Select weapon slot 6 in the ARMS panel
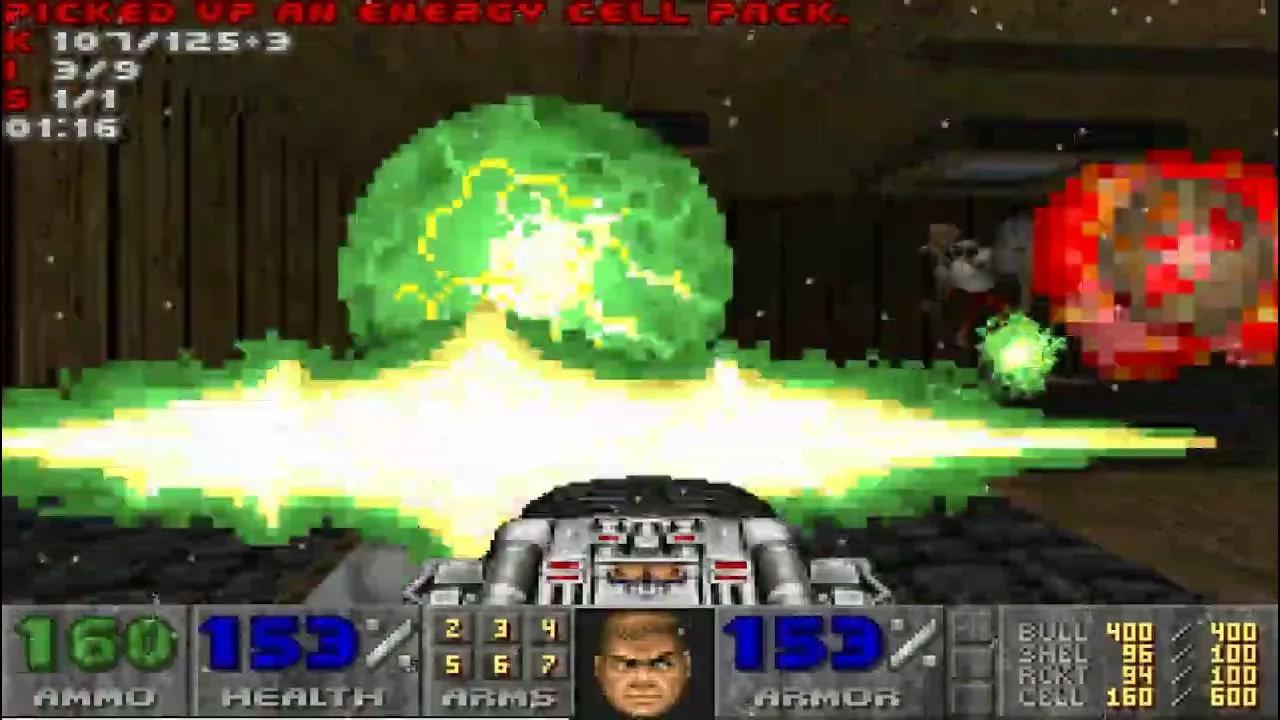Screen dimensions: 1280x720 click(503, 663)
